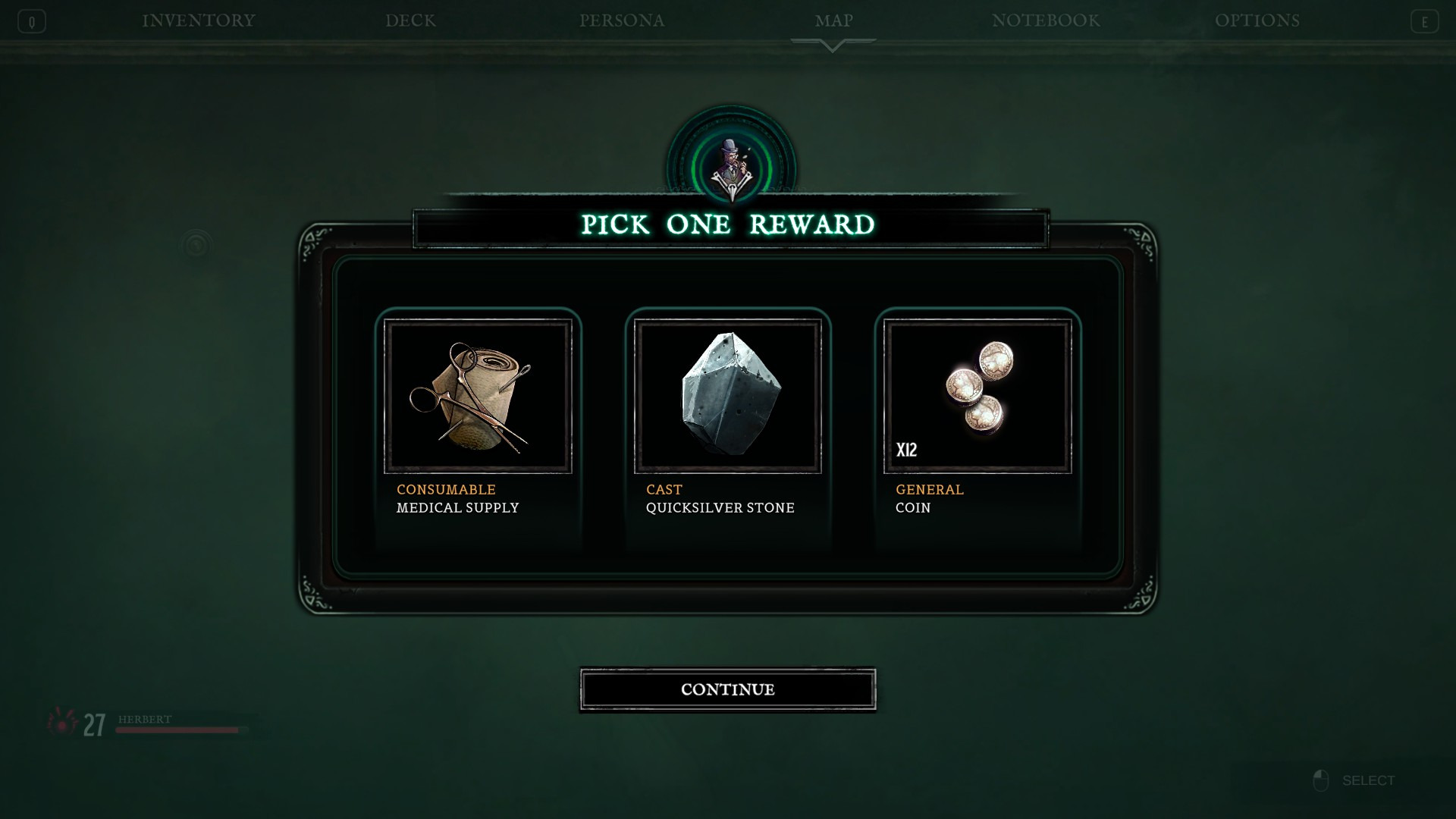Choose the Medical Supply reward

(478, 397)
